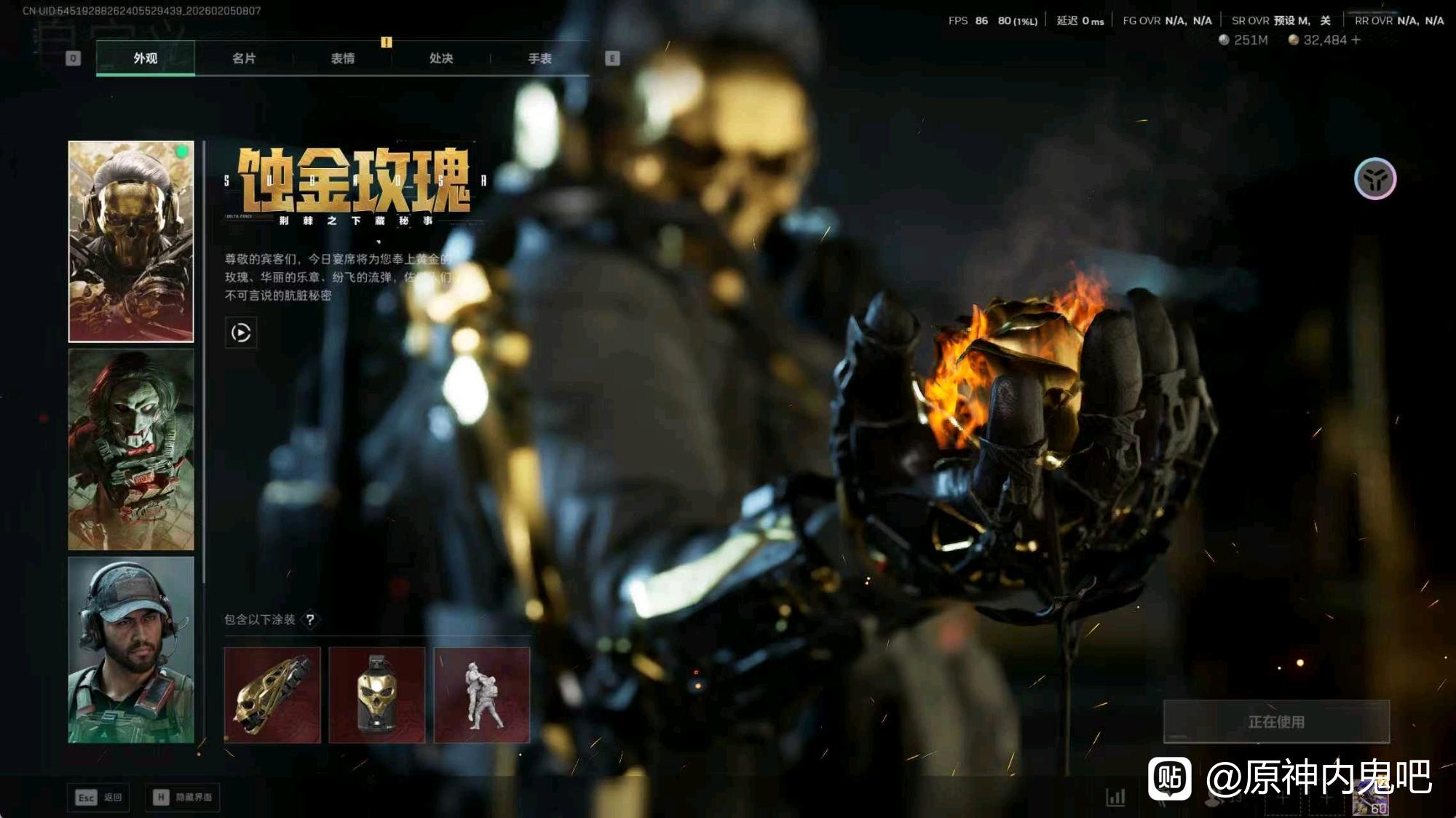Choose the pale masked red-haired skin thumbnail
The width and height of the screenshot is (1456, 818).
click(131, 449)
